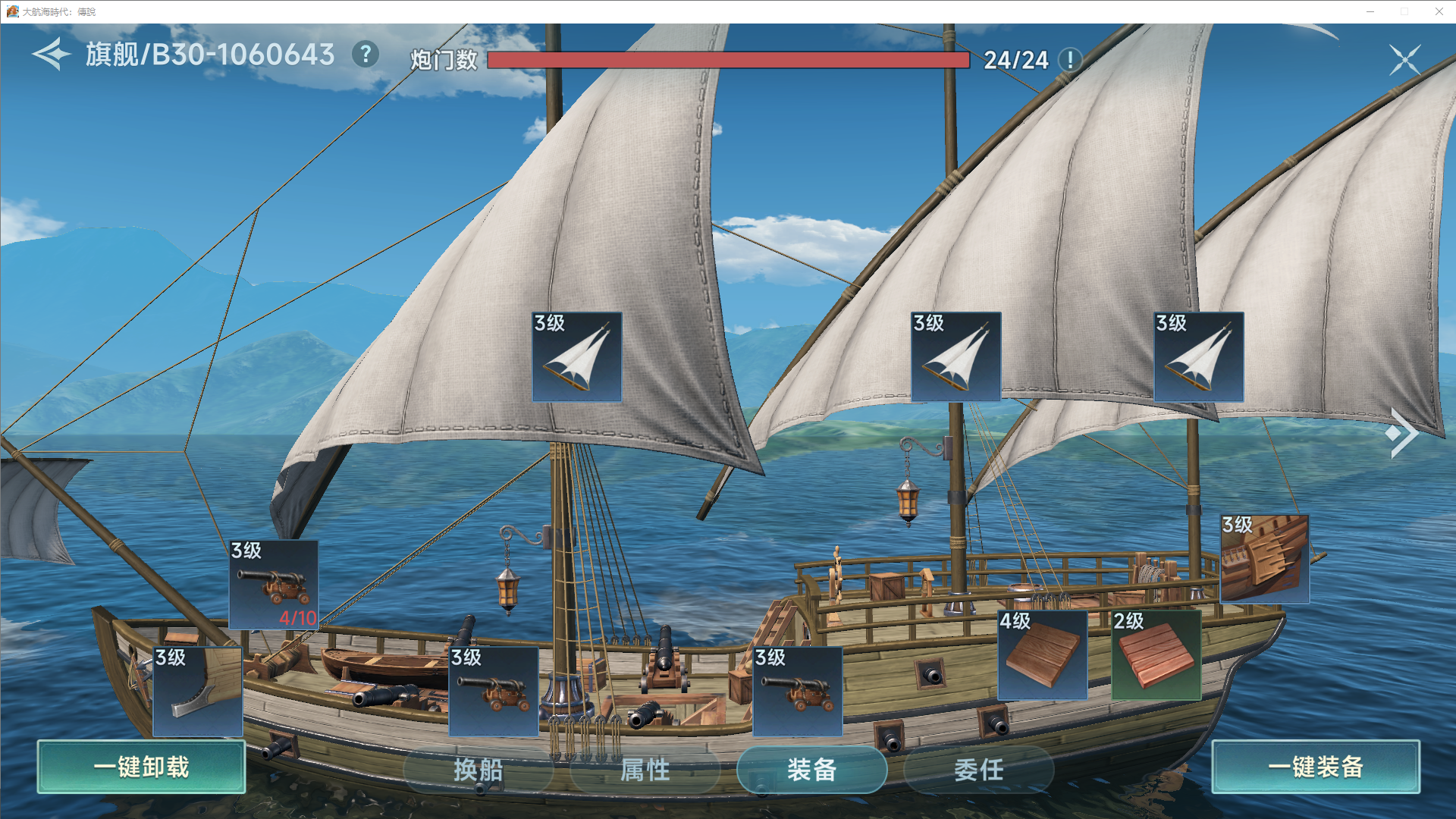Select the level 3 ship stern slot
Image resolution: width=1456 pixels, height=819 pixels.
[1265, 559]
